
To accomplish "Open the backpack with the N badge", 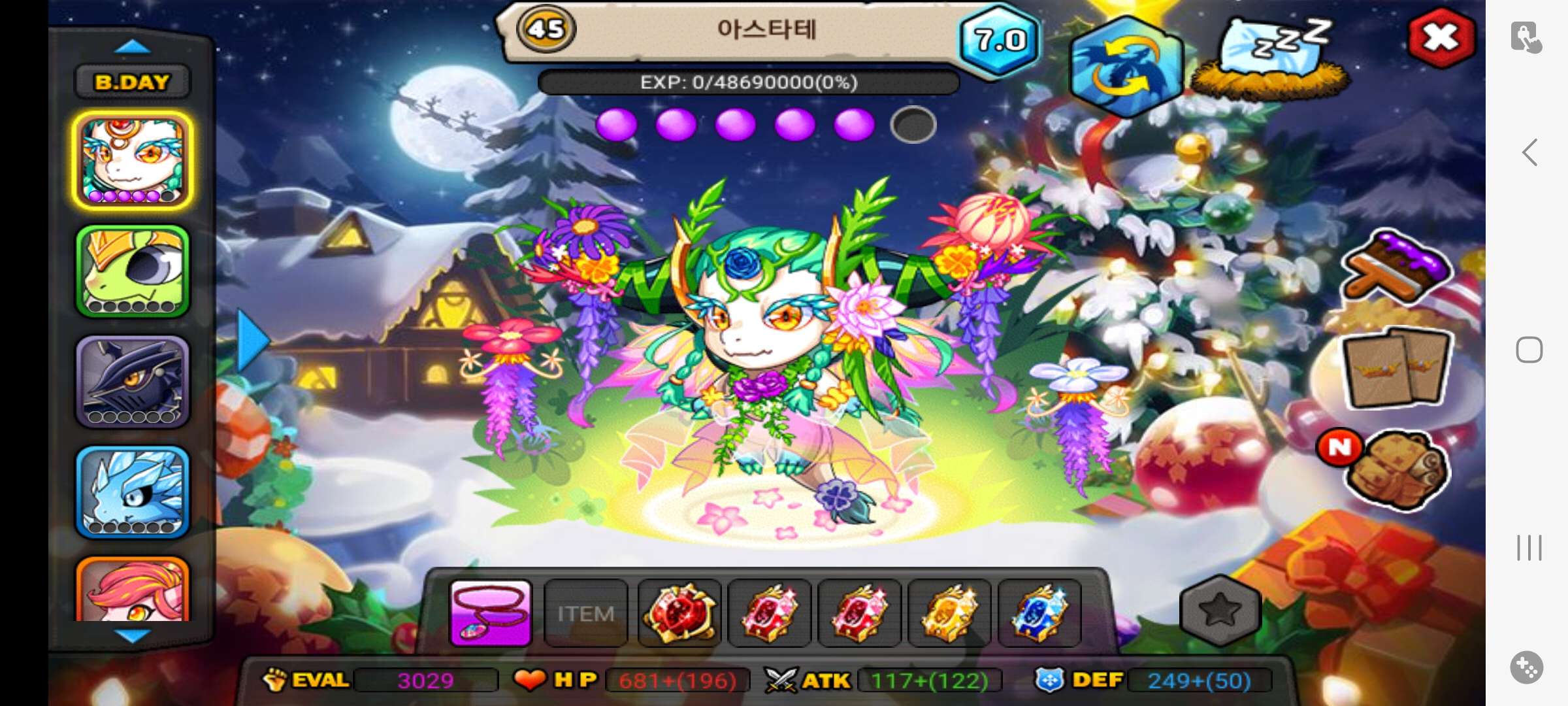I will coord(1397,469).
